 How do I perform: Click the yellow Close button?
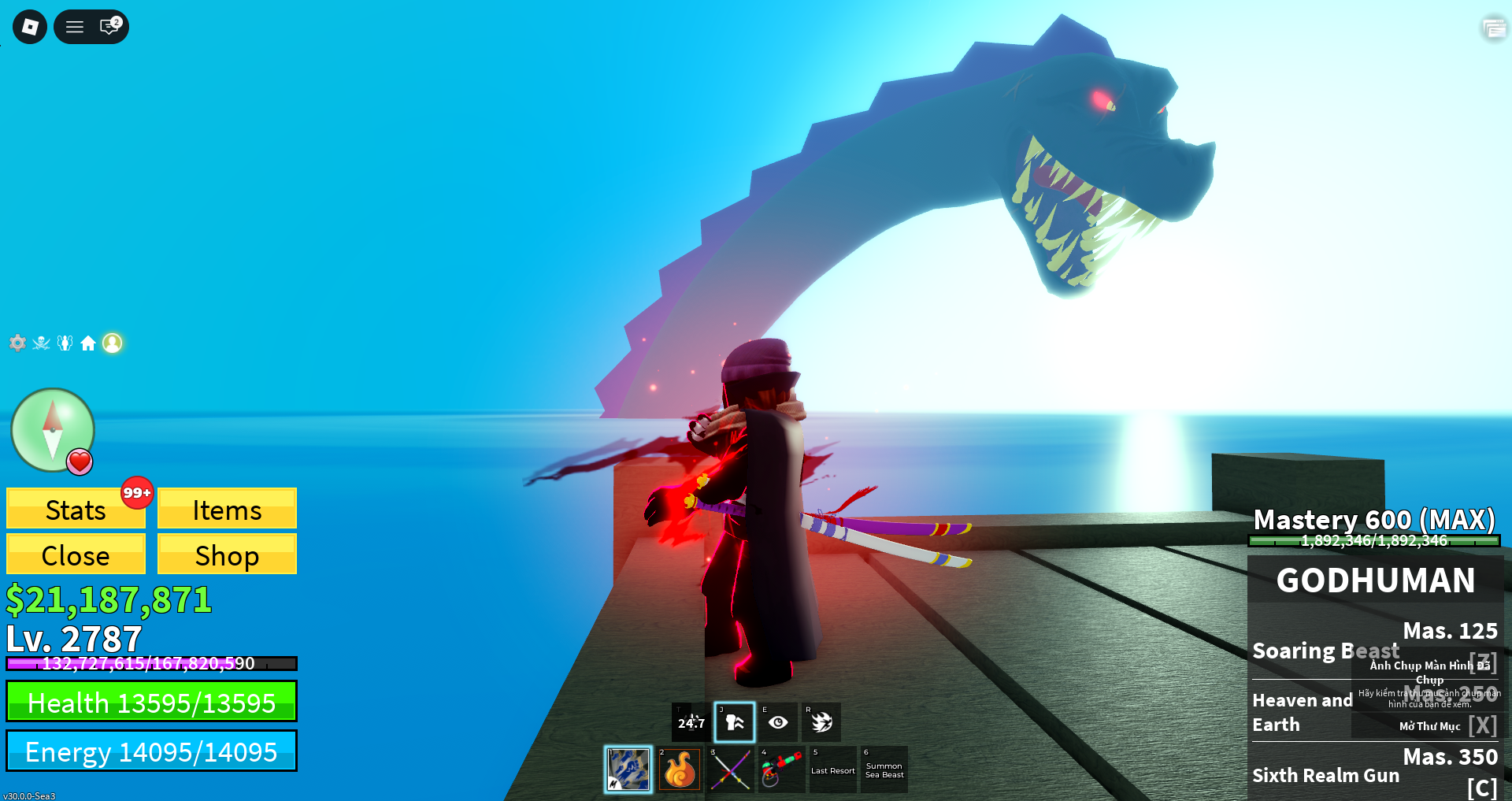point(76,555)
